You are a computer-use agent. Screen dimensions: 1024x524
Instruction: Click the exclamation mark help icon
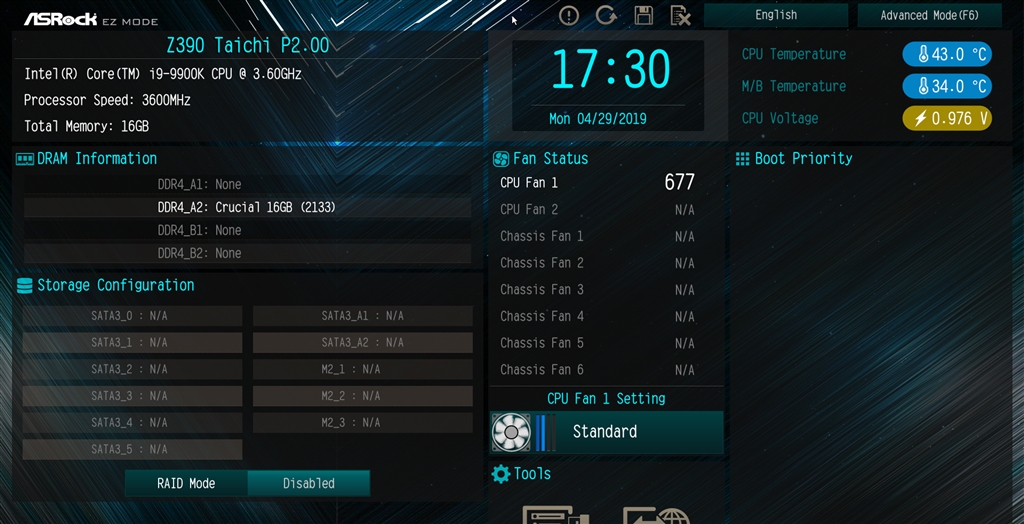point(569,15)
